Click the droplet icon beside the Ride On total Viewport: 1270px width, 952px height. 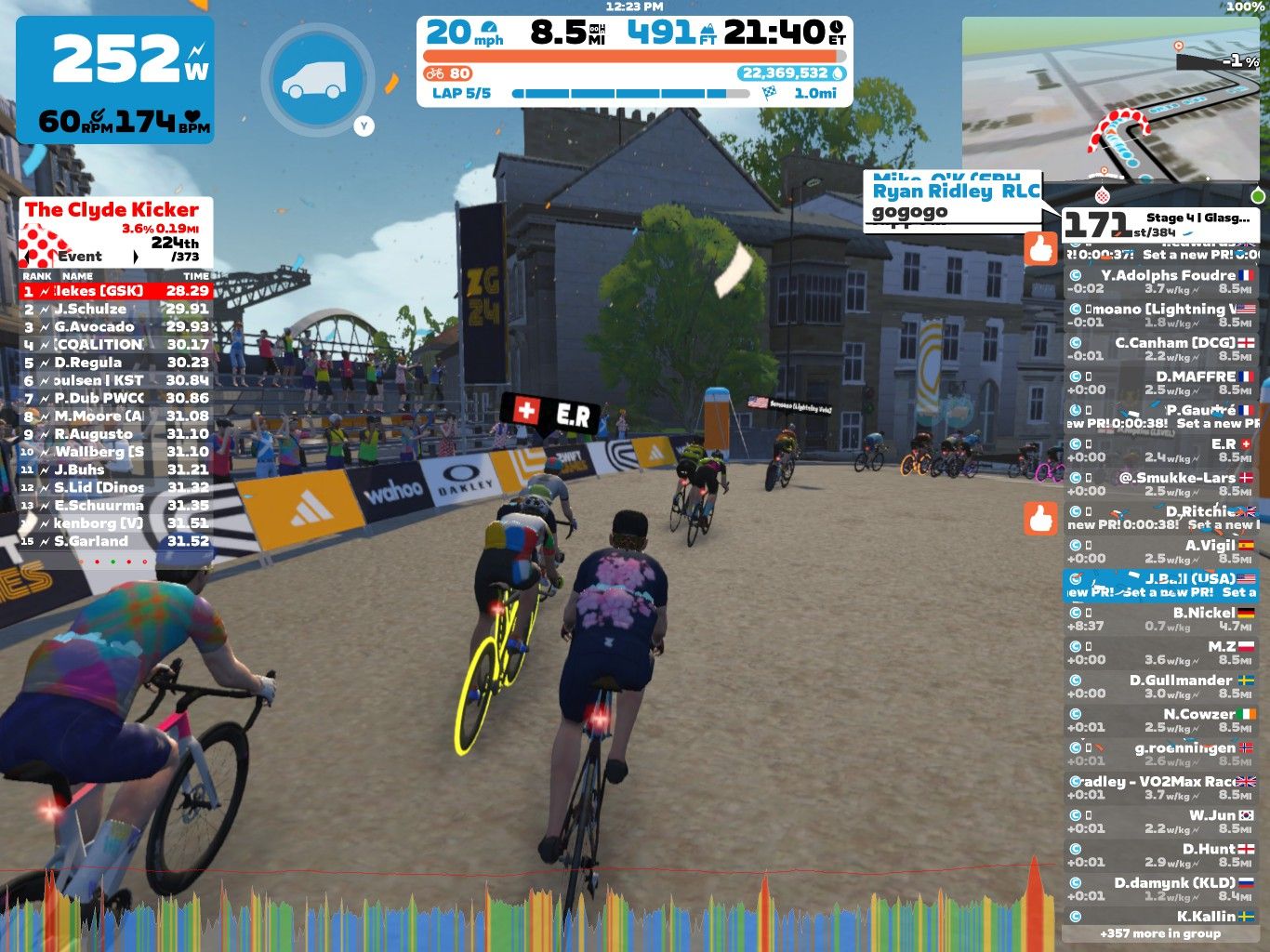tap(839, 72)
